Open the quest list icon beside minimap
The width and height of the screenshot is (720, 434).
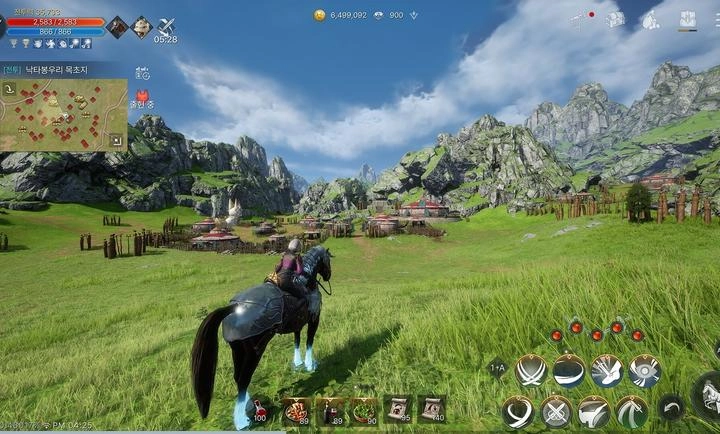tap(142, 72)
